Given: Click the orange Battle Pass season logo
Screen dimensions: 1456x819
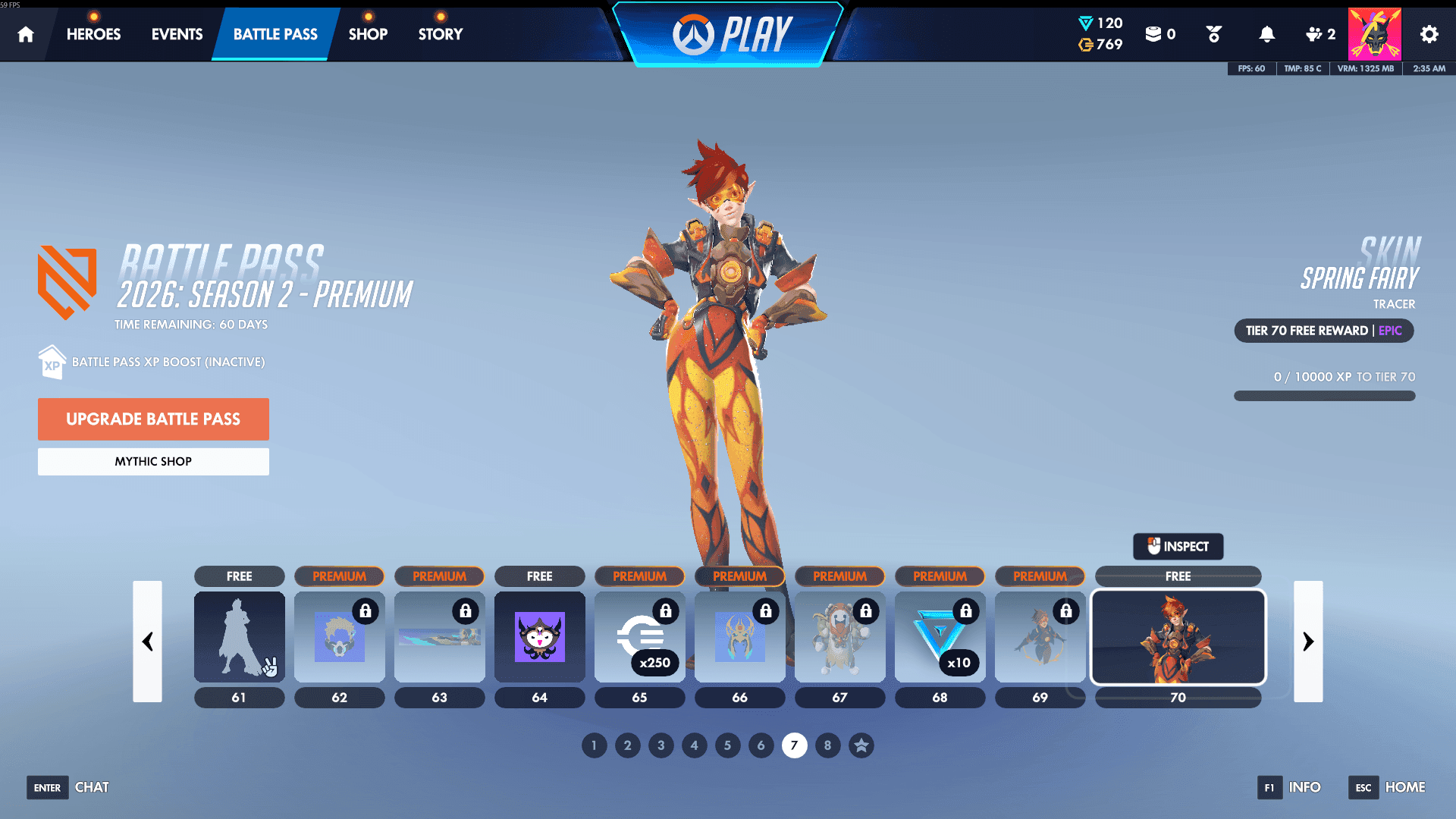Looking at the screenshot, I should 66,282.
